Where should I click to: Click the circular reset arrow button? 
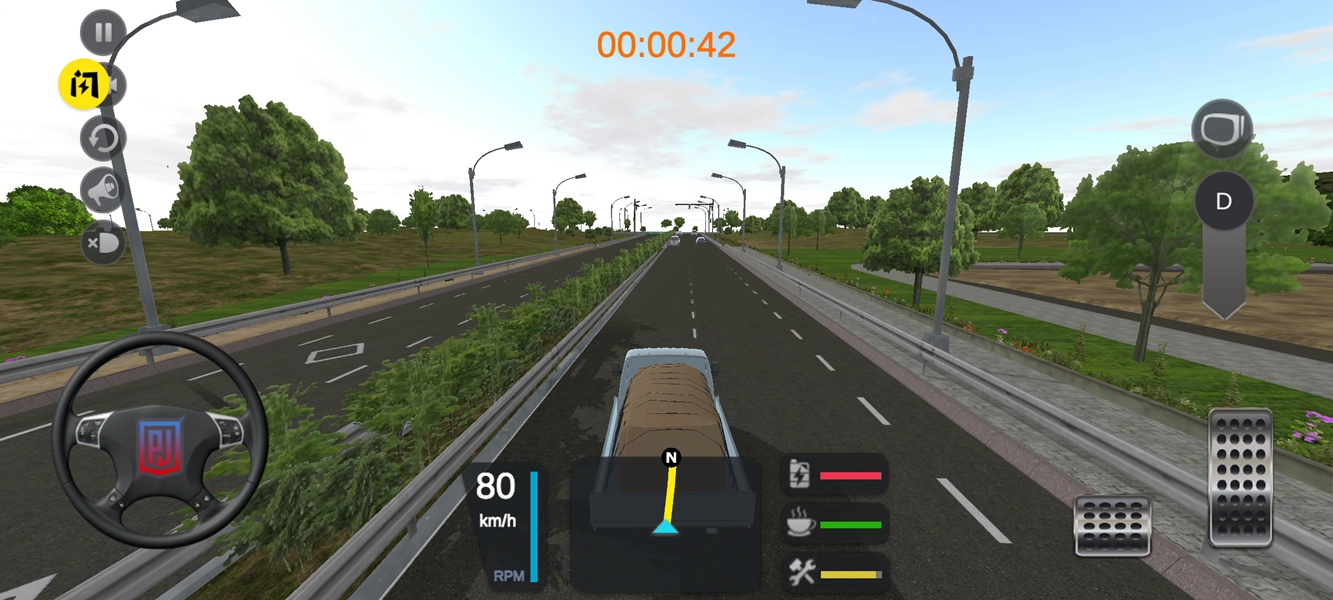tap(103, 139)
